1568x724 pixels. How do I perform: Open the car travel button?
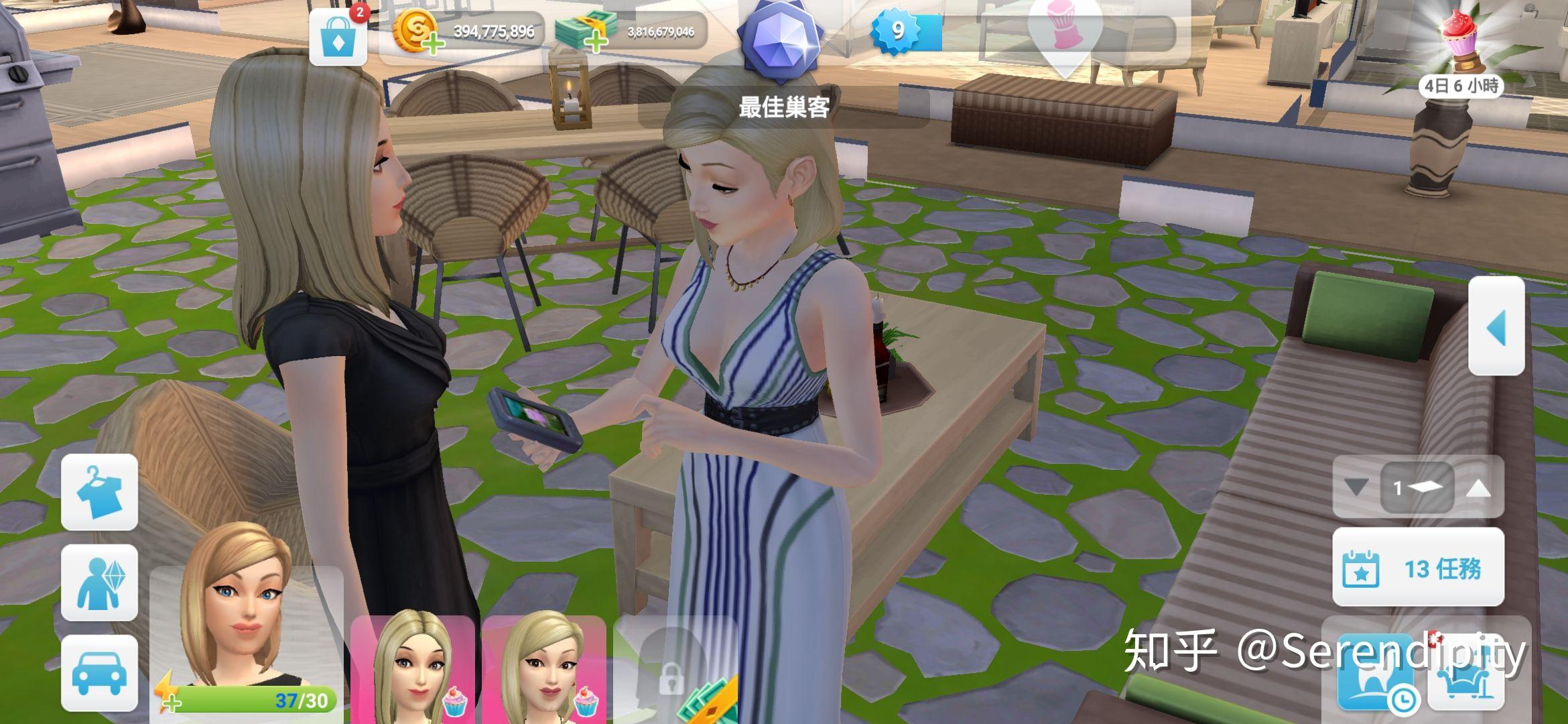coord(99,672)
